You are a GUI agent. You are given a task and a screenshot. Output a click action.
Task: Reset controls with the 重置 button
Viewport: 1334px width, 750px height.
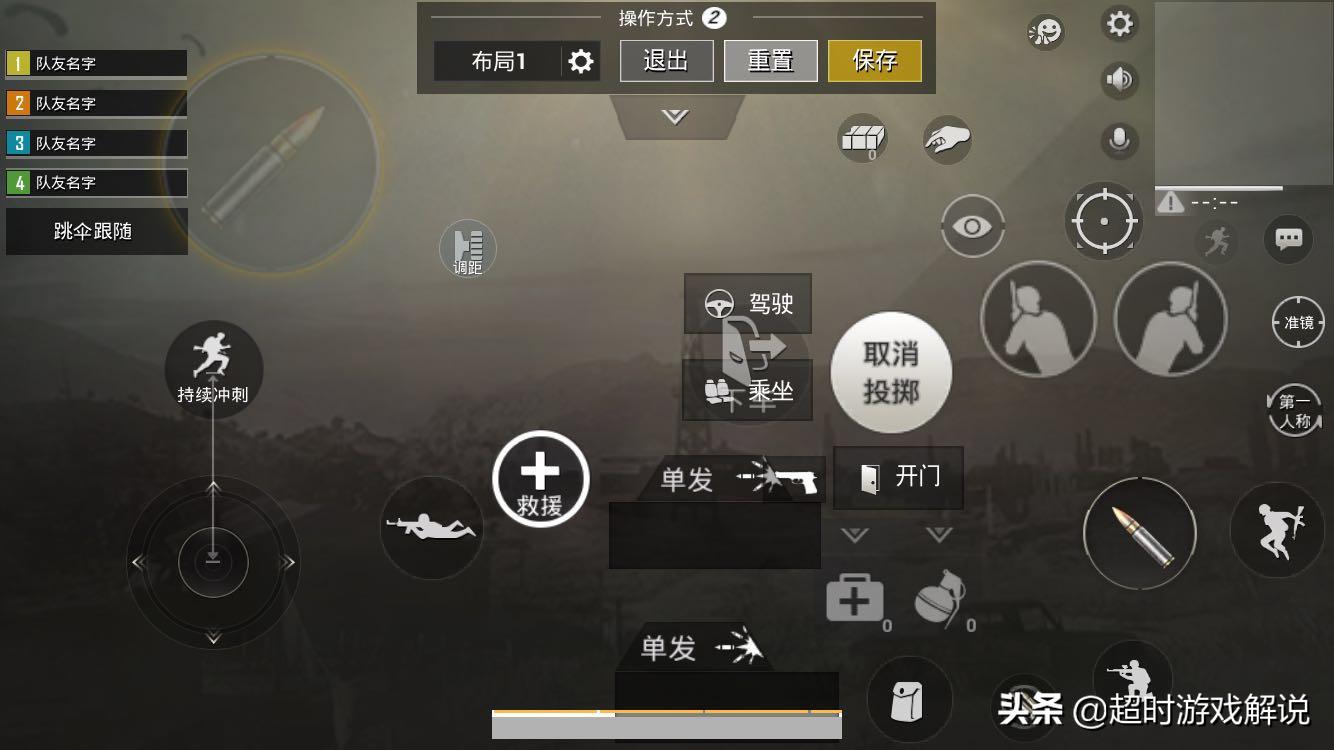click(770, 60)
